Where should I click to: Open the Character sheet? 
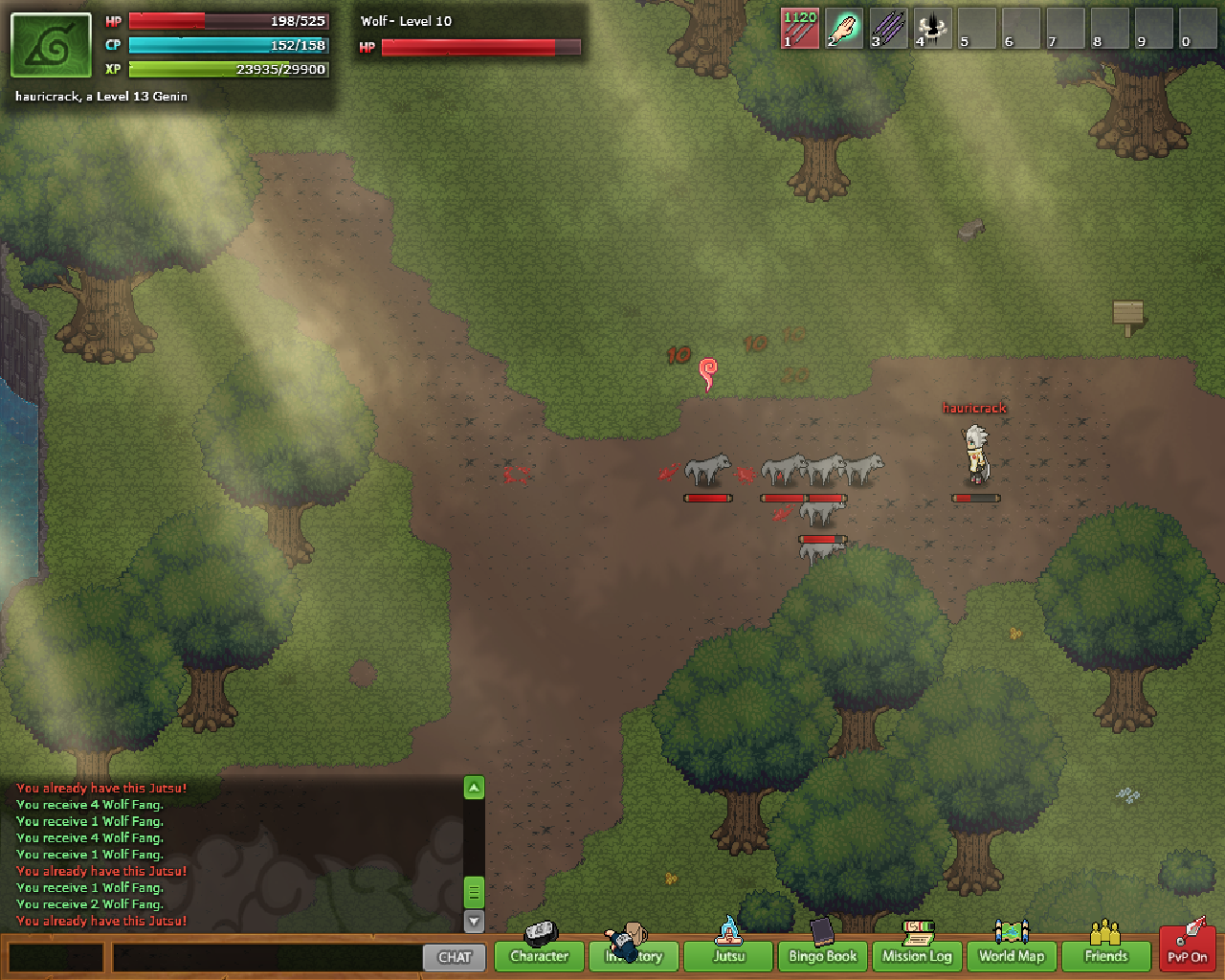pyautogui.click(x=539, y=955)
